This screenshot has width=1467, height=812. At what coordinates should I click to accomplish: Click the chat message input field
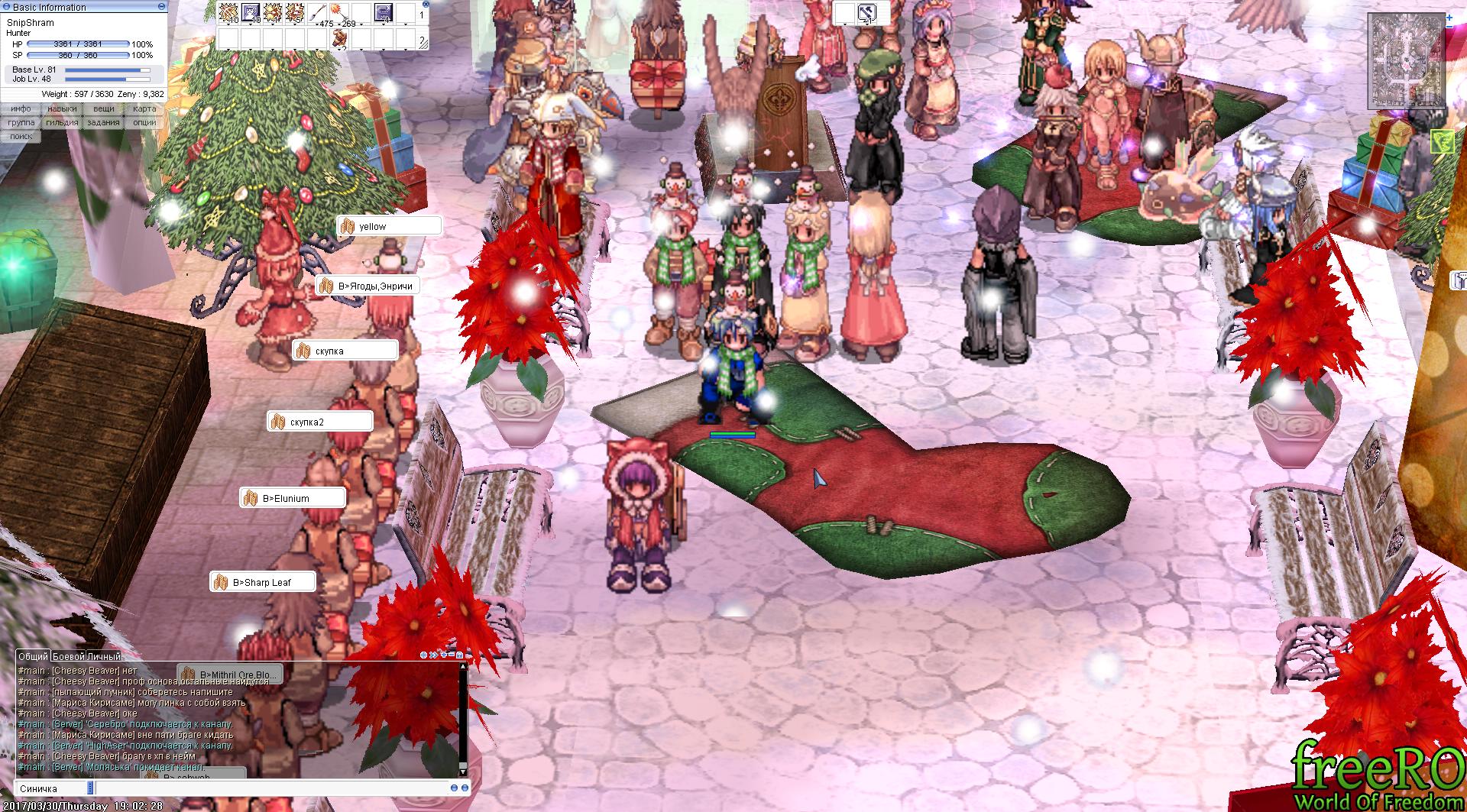[x=267, y=788]
